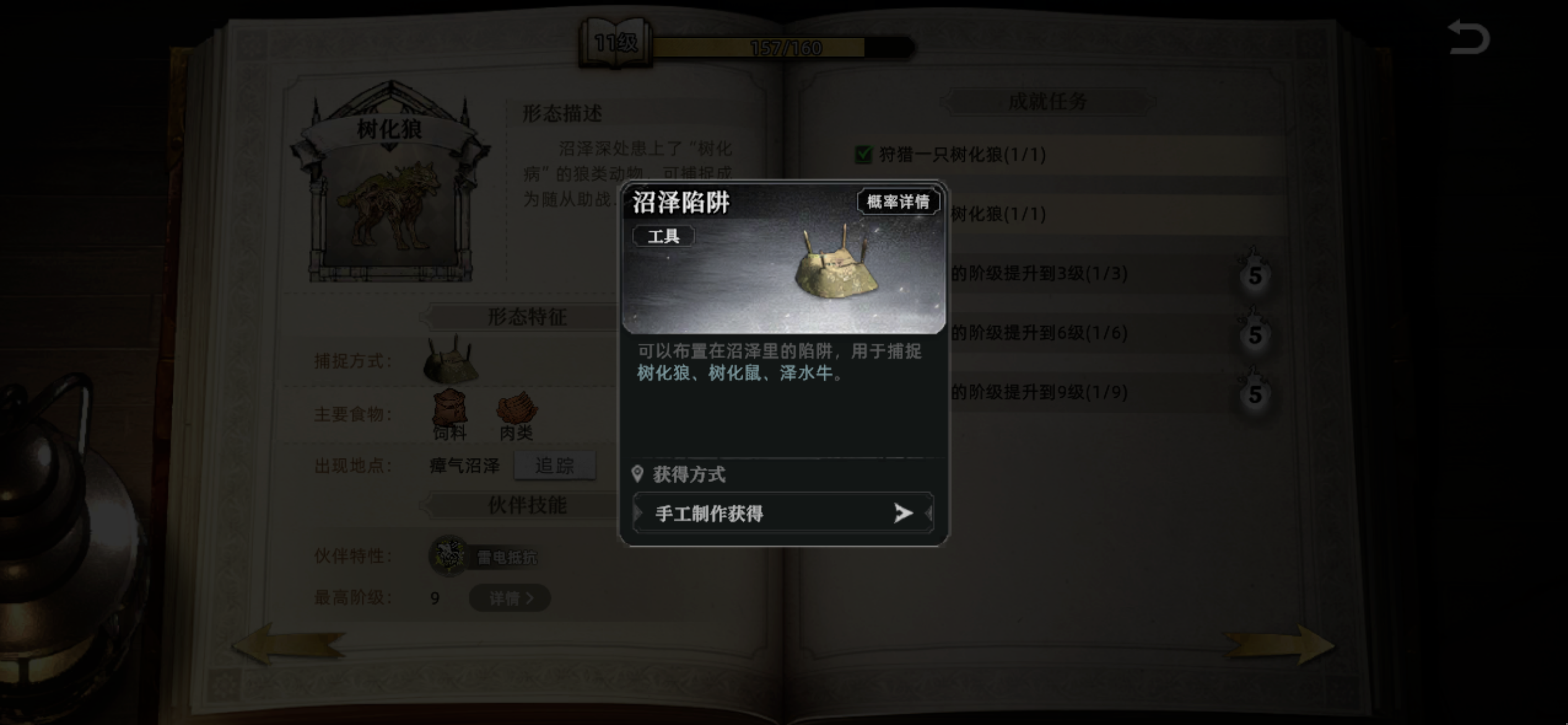Expand 详情 next to 最高阶级
1568x725 pixels.
point(509,598)
